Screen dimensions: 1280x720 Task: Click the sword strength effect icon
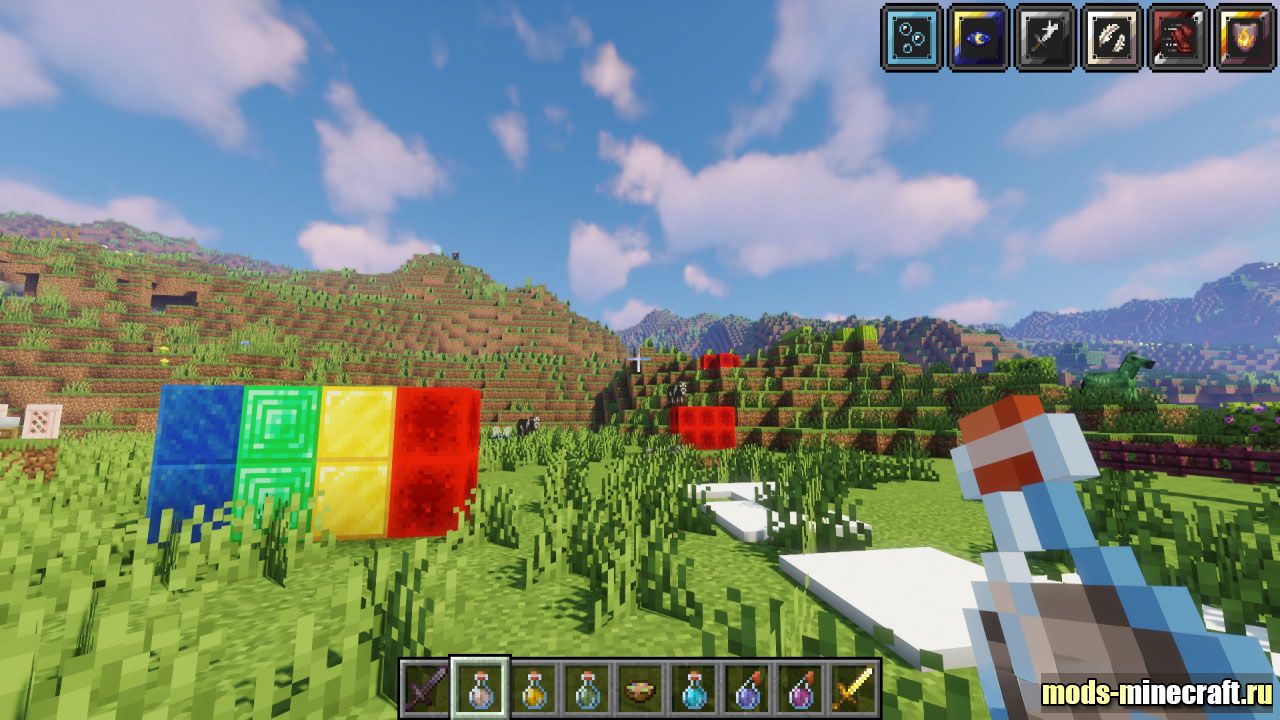1045,38
